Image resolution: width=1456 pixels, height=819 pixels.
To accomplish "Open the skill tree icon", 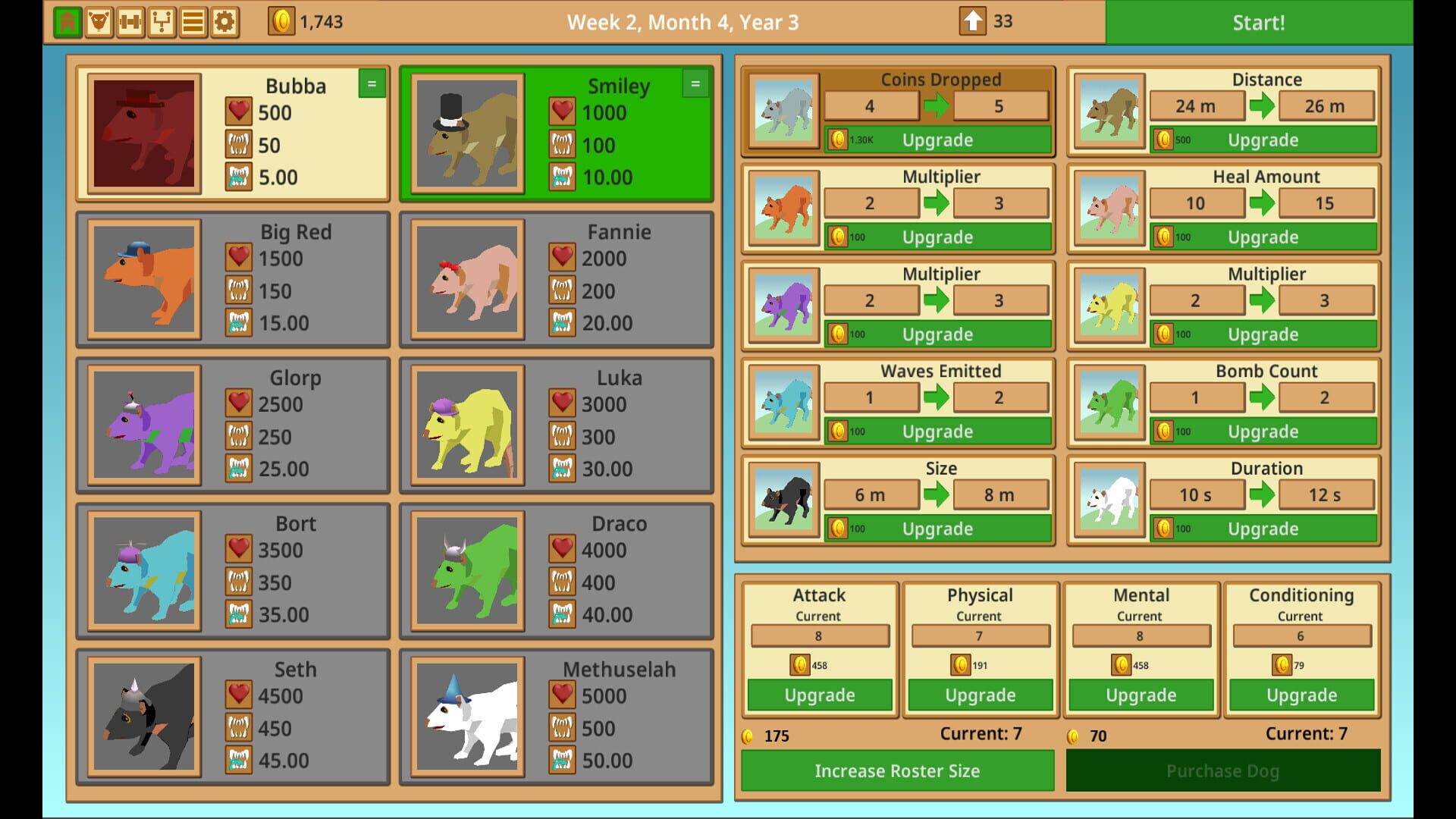I will click(161, 21).
